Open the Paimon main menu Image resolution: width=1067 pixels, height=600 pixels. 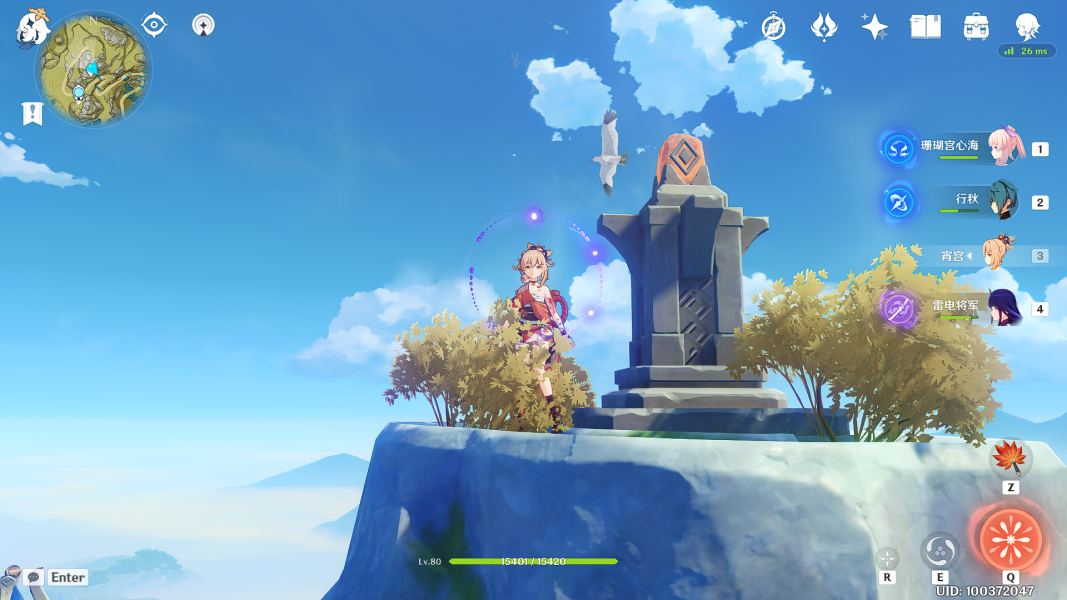point(32,28)
